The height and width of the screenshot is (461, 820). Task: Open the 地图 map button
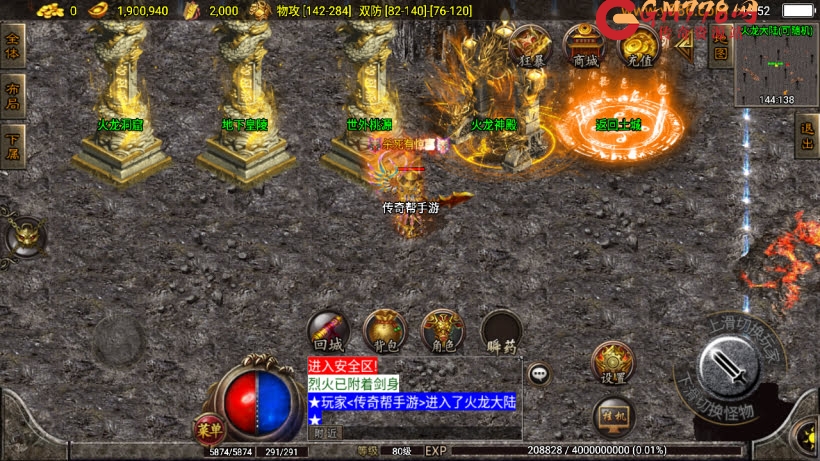[x=720, y=46]
